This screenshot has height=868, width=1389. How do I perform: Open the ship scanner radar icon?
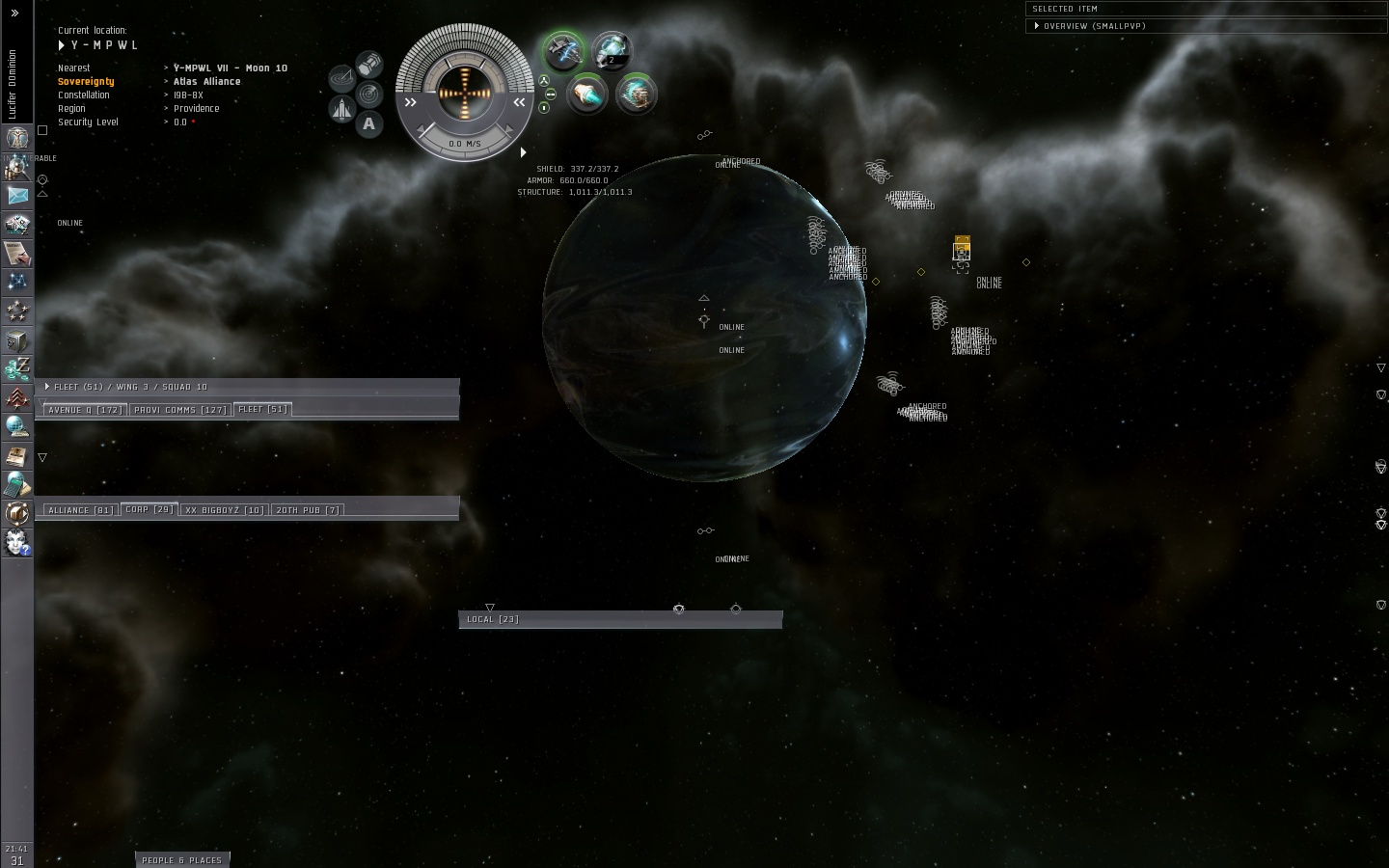[368, 94]
